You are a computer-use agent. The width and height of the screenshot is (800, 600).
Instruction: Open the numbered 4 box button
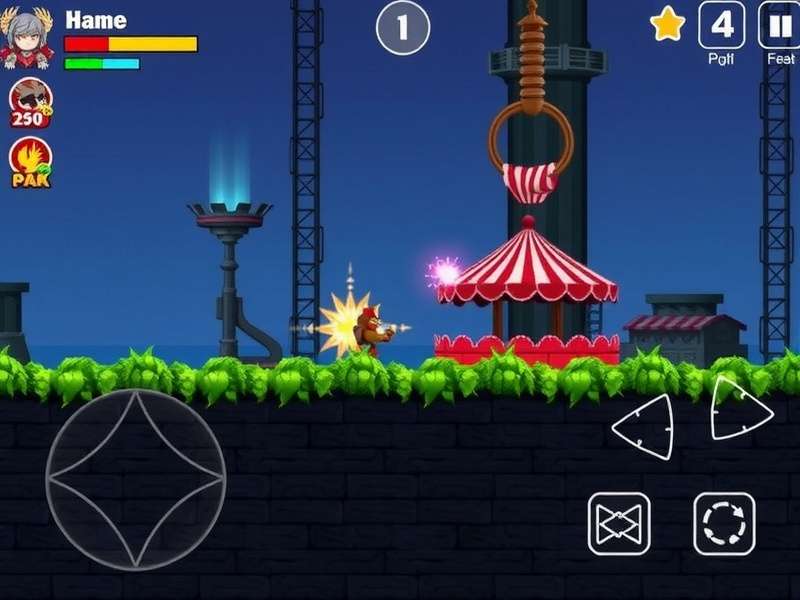[x=721, y=25]
